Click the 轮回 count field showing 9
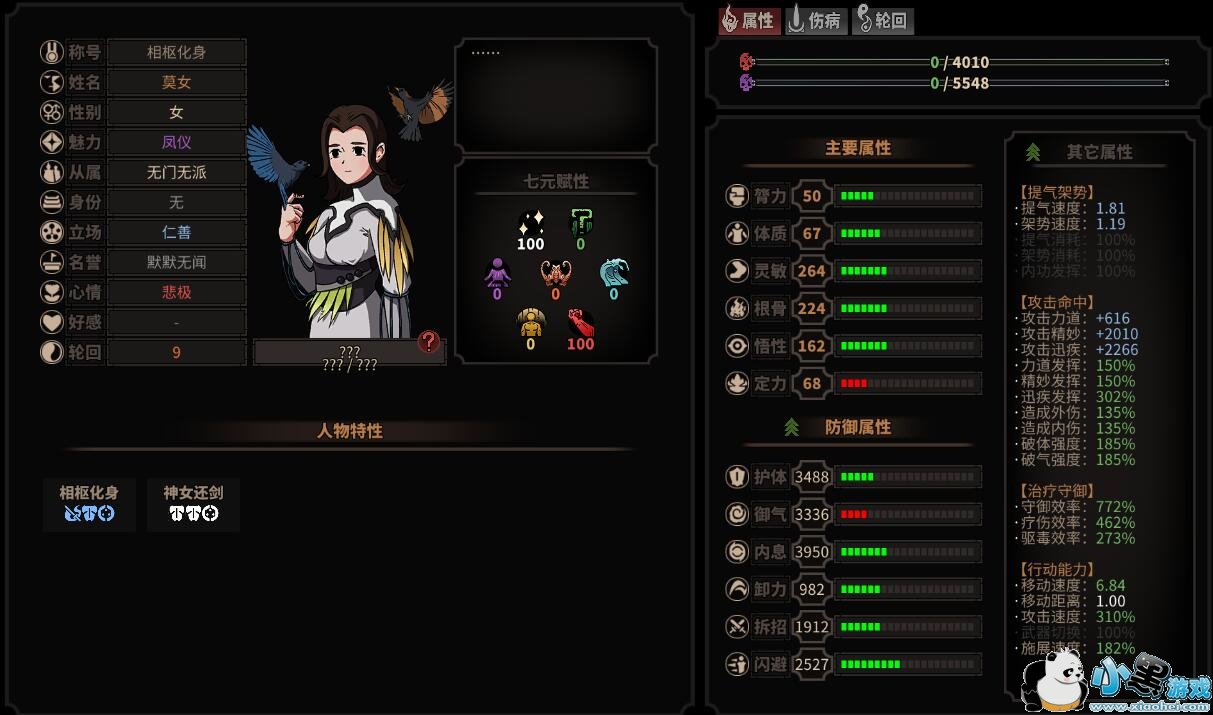The image size is (1213, 715). (x=177, y=352)
